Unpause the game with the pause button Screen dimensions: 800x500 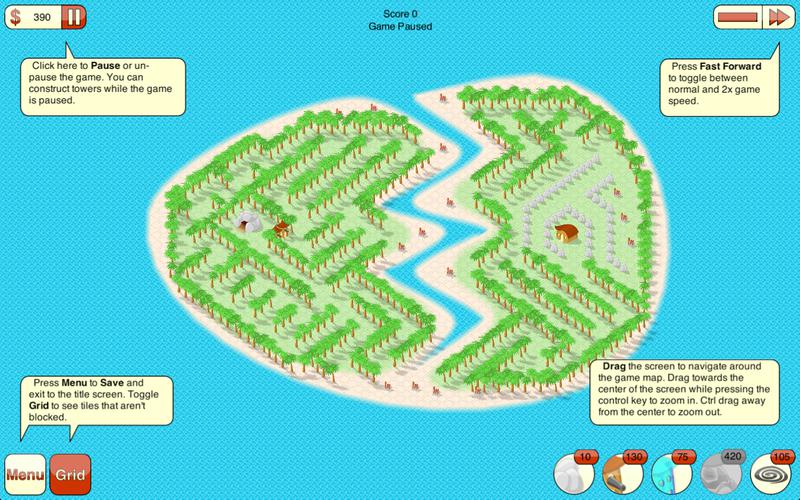73,17
